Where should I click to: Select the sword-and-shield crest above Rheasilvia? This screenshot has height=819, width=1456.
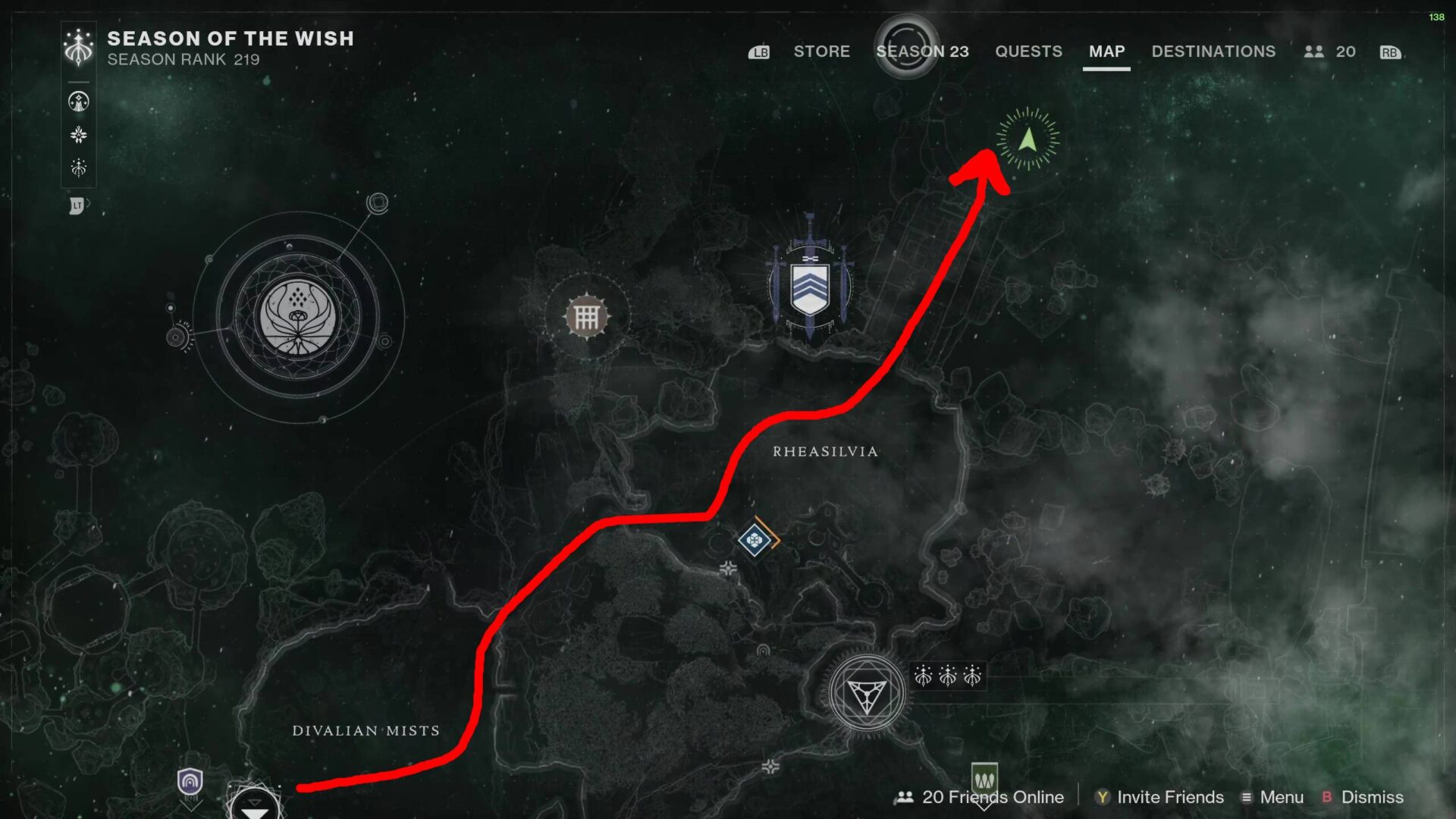810,284
